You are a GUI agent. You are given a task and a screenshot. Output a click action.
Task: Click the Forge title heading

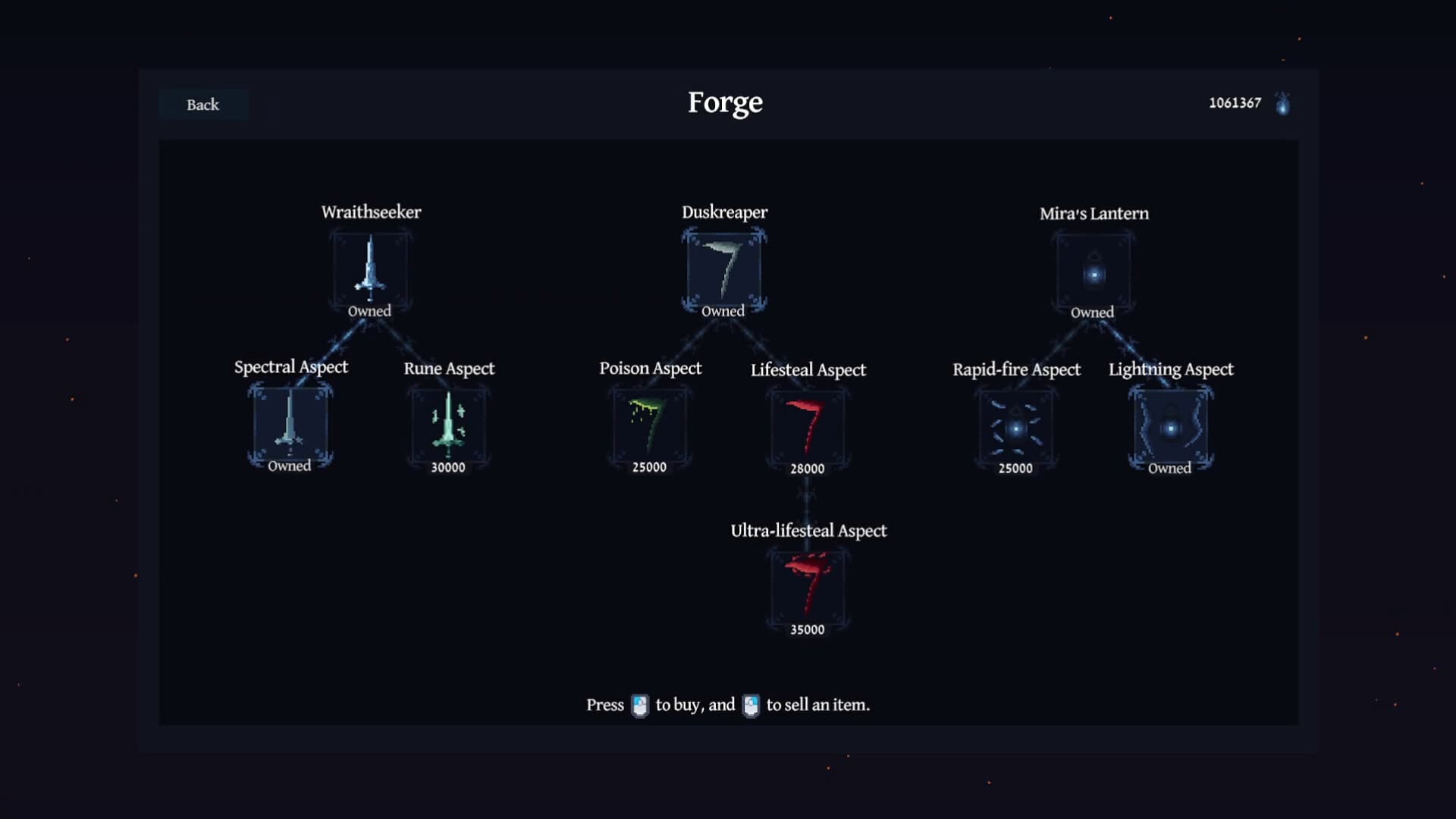click(724, 102)
